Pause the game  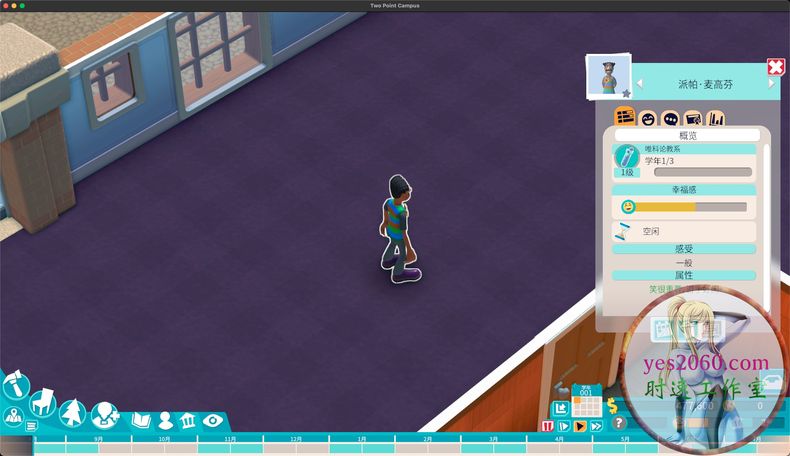click(x=547, y=426)
